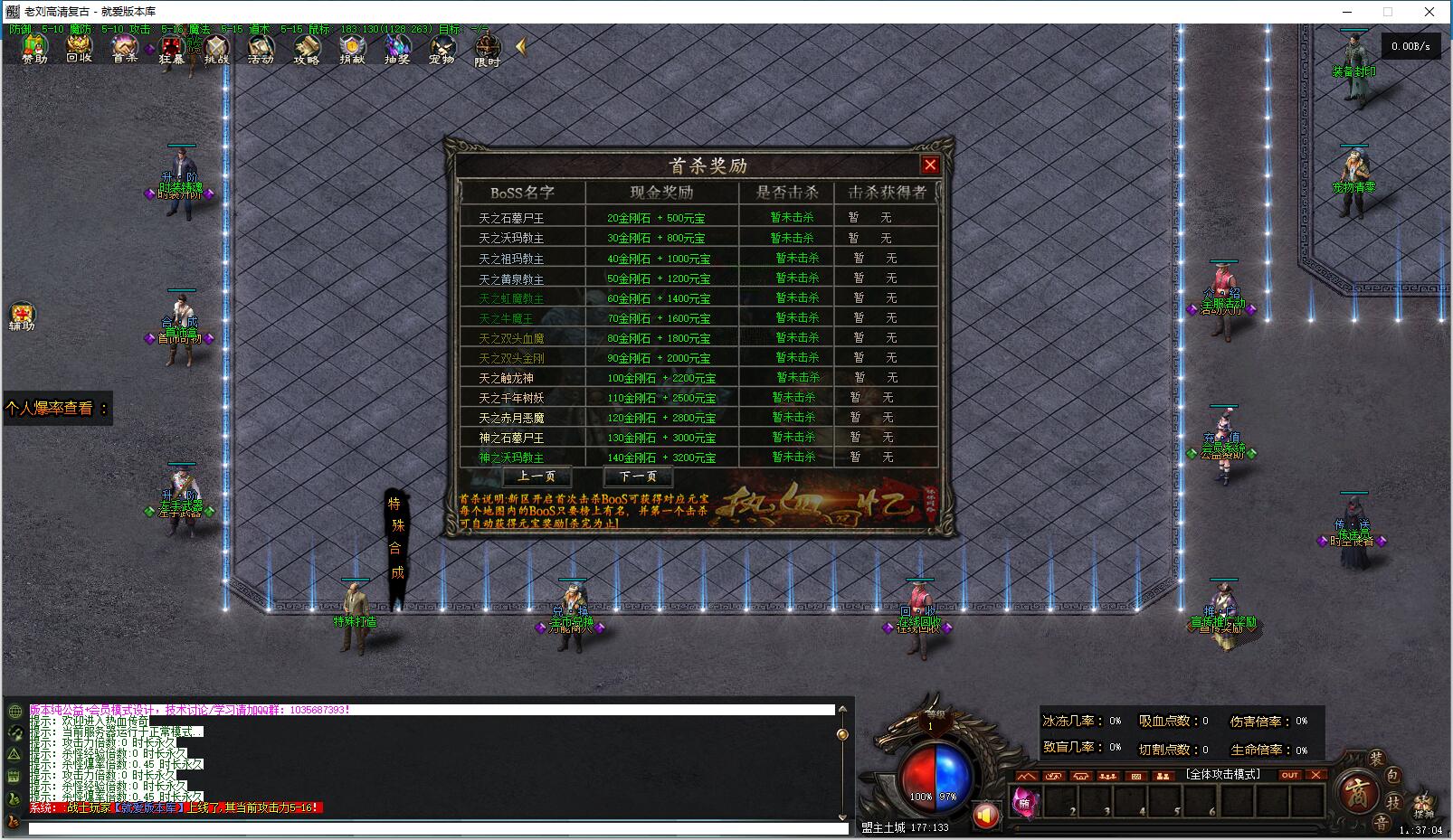This screenshot has width=1453, height=840.
Task: Open the 抽奖 lottery icon
Action: 397,47
